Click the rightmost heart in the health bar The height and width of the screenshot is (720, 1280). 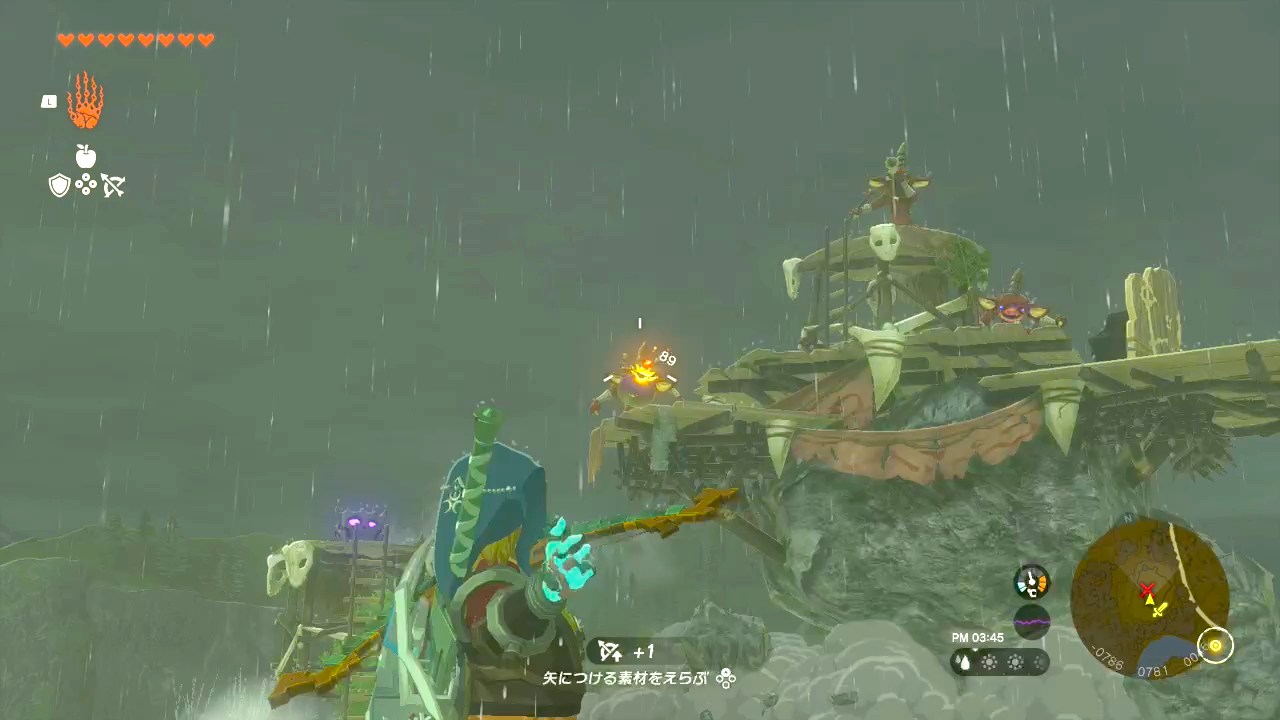[x=206, y=40]
